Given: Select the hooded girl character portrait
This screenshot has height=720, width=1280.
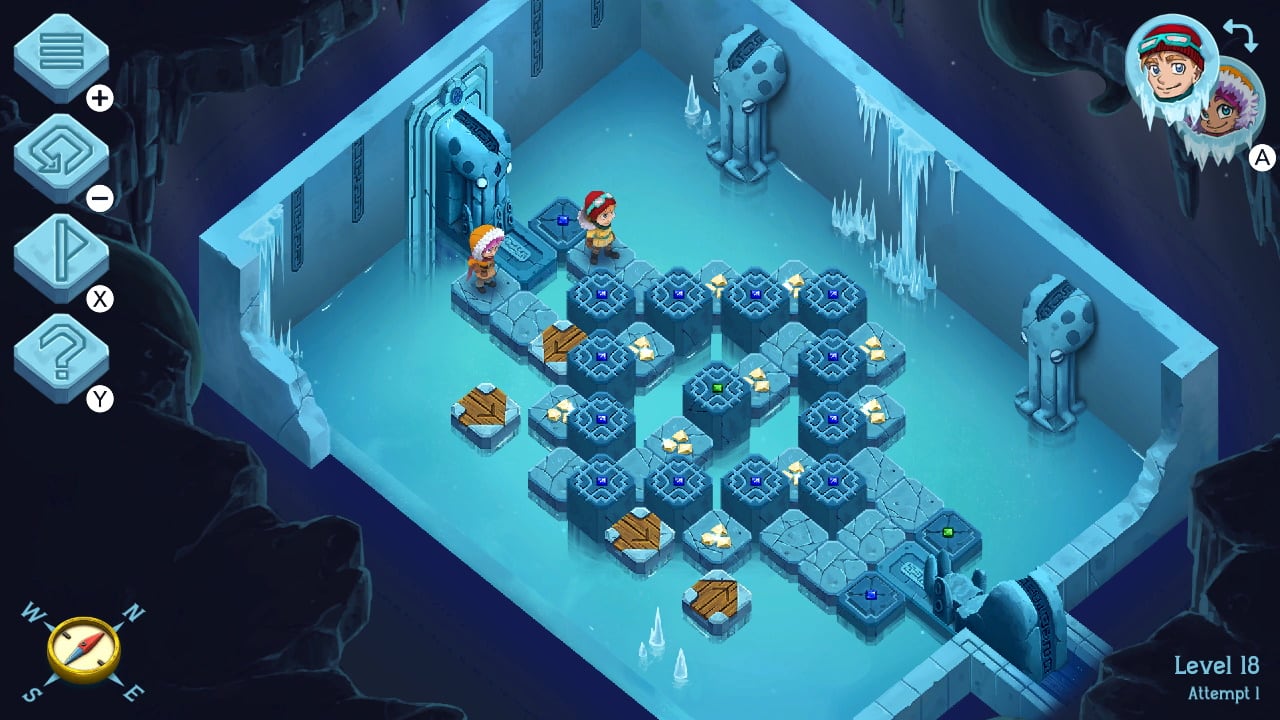Looking at the screenshot, I should click(1222, 115).
